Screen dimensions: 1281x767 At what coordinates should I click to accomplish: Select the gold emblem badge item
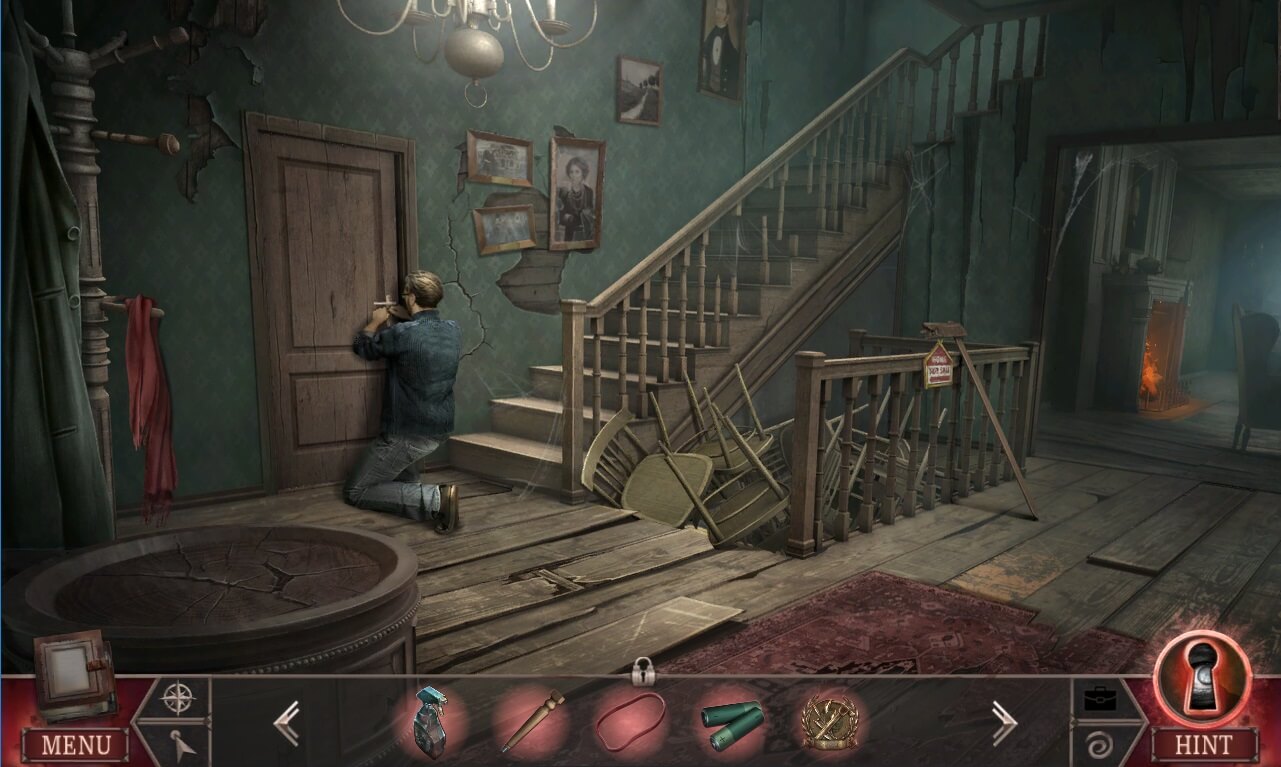829,722
